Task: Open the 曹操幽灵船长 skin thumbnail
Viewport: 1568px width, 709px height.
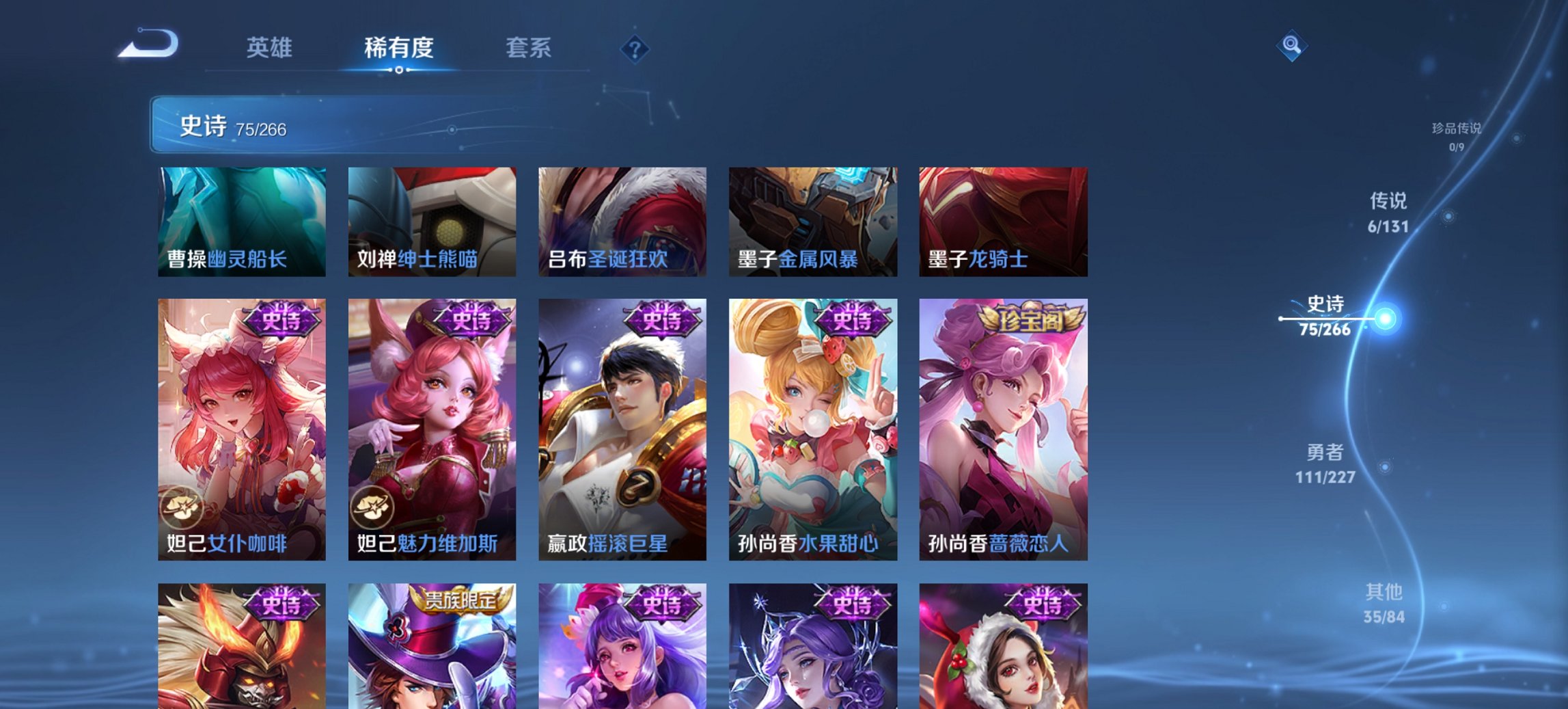Action: 243,220
